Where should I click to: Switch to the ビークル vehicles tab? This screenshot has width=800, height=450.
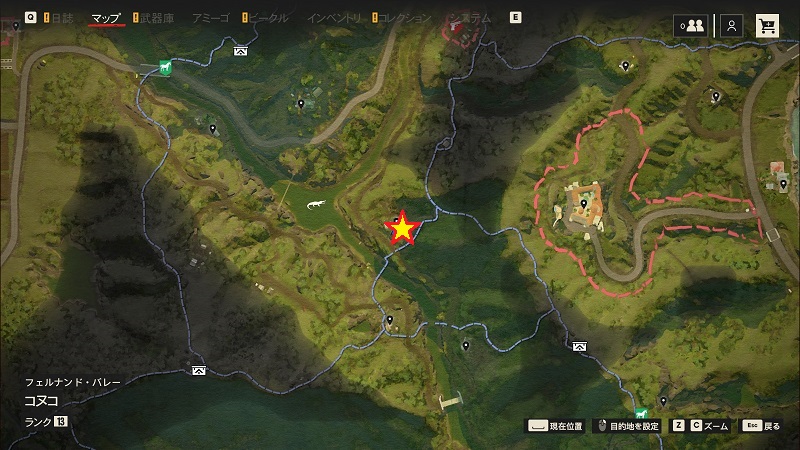point(267,18)
